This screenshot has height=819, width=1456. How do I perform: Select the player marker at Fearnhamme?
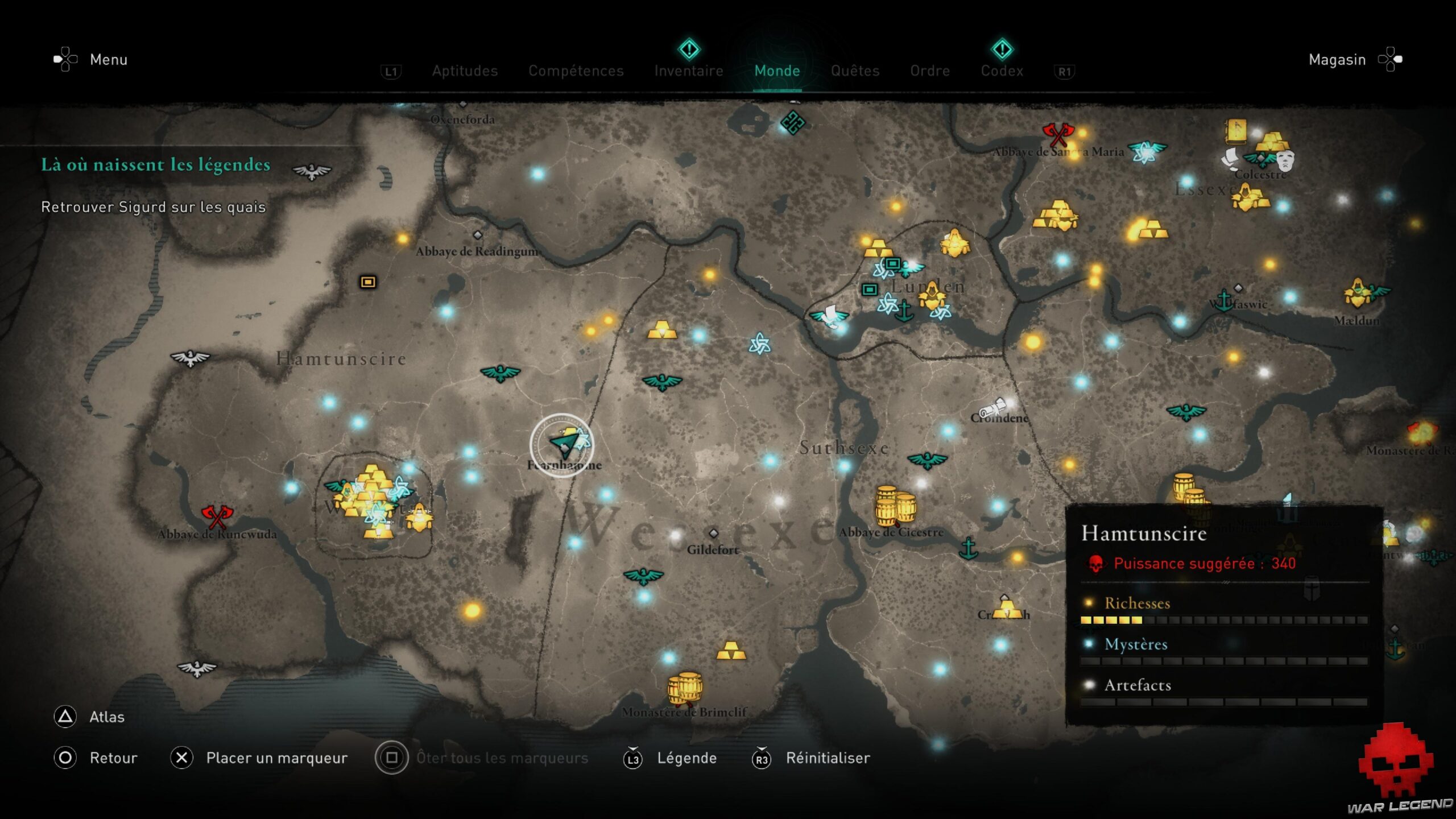coord(563,446)
